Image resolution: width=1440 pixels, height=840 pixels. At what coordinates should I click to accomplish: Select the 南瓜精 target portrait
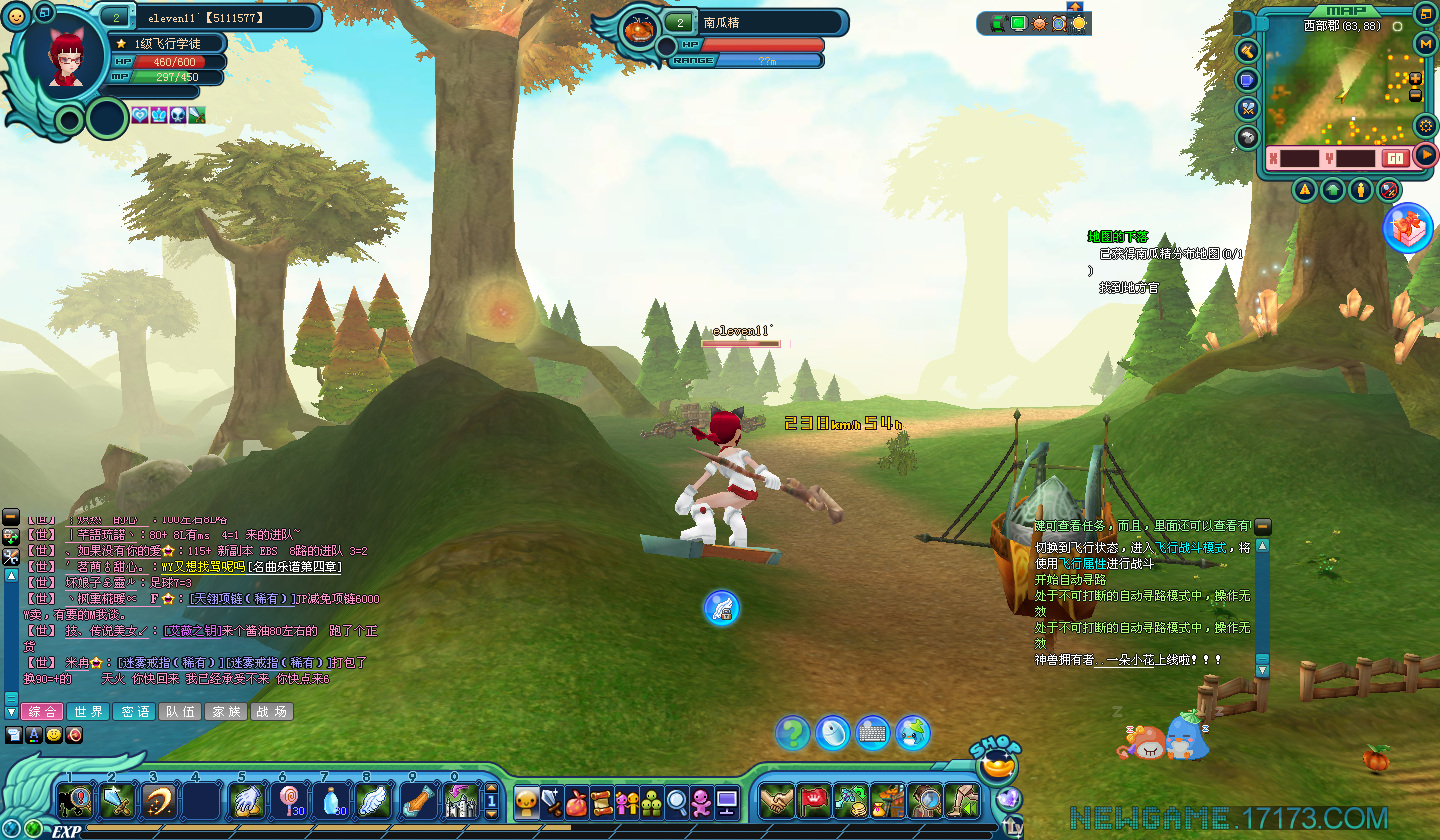coord(640,30)
